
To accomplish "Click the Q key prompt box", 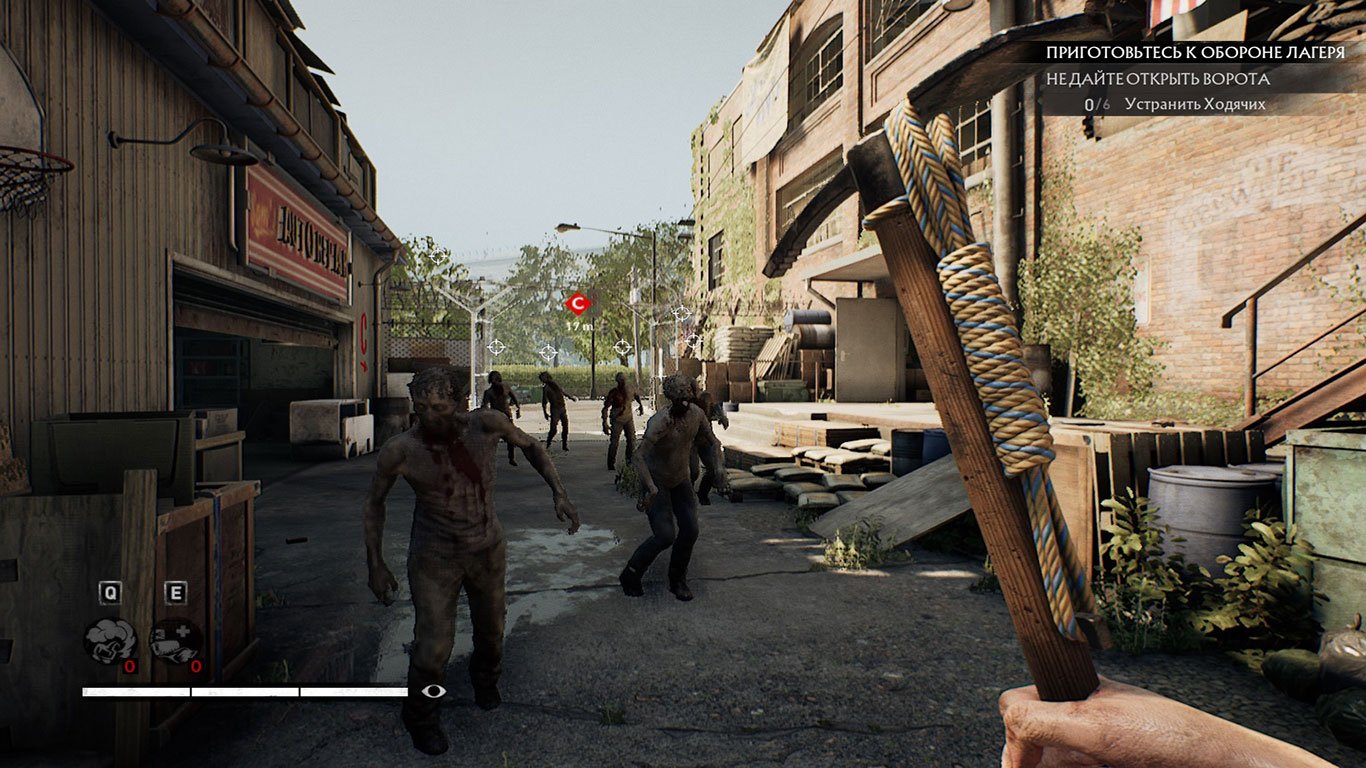I will 110,590.
